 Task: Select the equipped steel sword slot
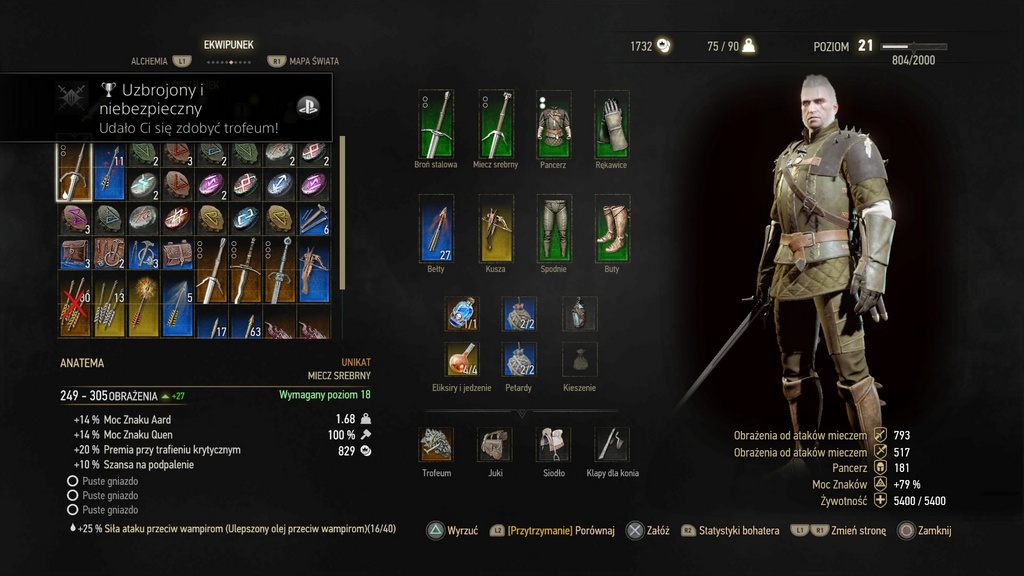(x=436, y=124)
